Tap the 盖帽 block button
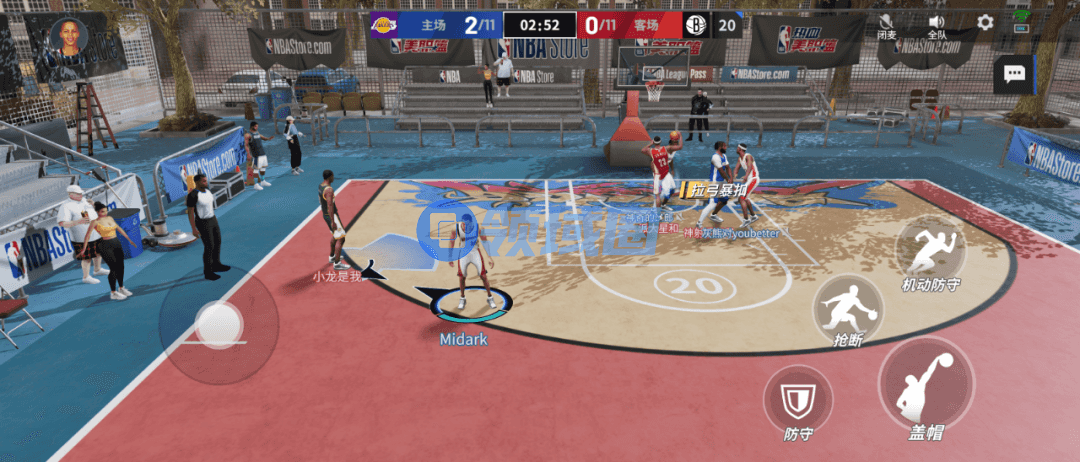This screenshot has height=462, width=1080. pyautogui.click(x=926, y=385)
